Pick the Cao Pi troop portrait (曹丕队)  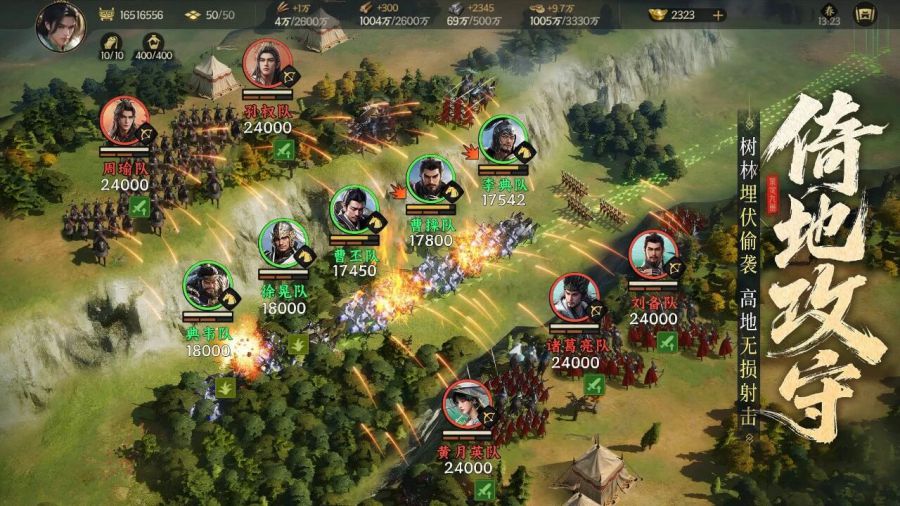point(354,210)
